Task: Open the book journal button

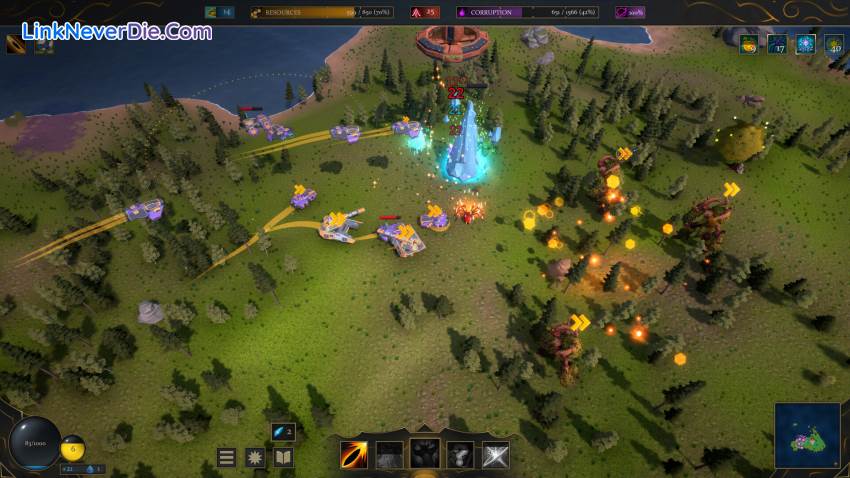Action: click(283, 457)
